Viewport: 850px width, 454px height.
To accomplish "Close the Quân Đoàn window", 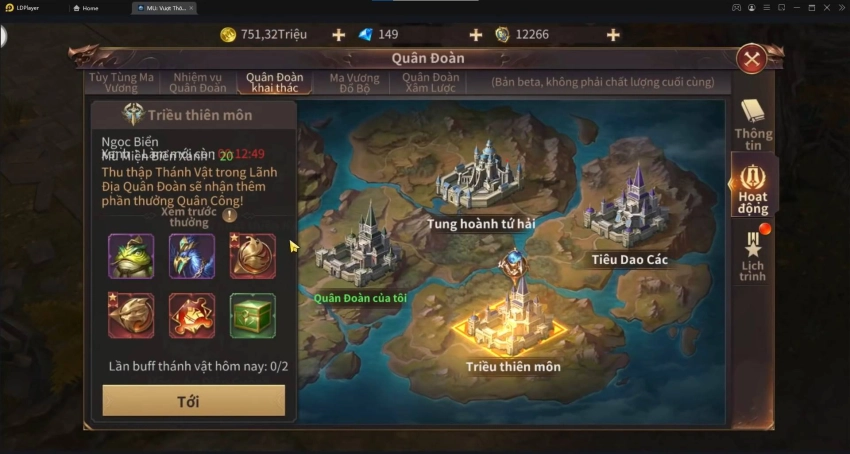I will (x=751, y=59).
